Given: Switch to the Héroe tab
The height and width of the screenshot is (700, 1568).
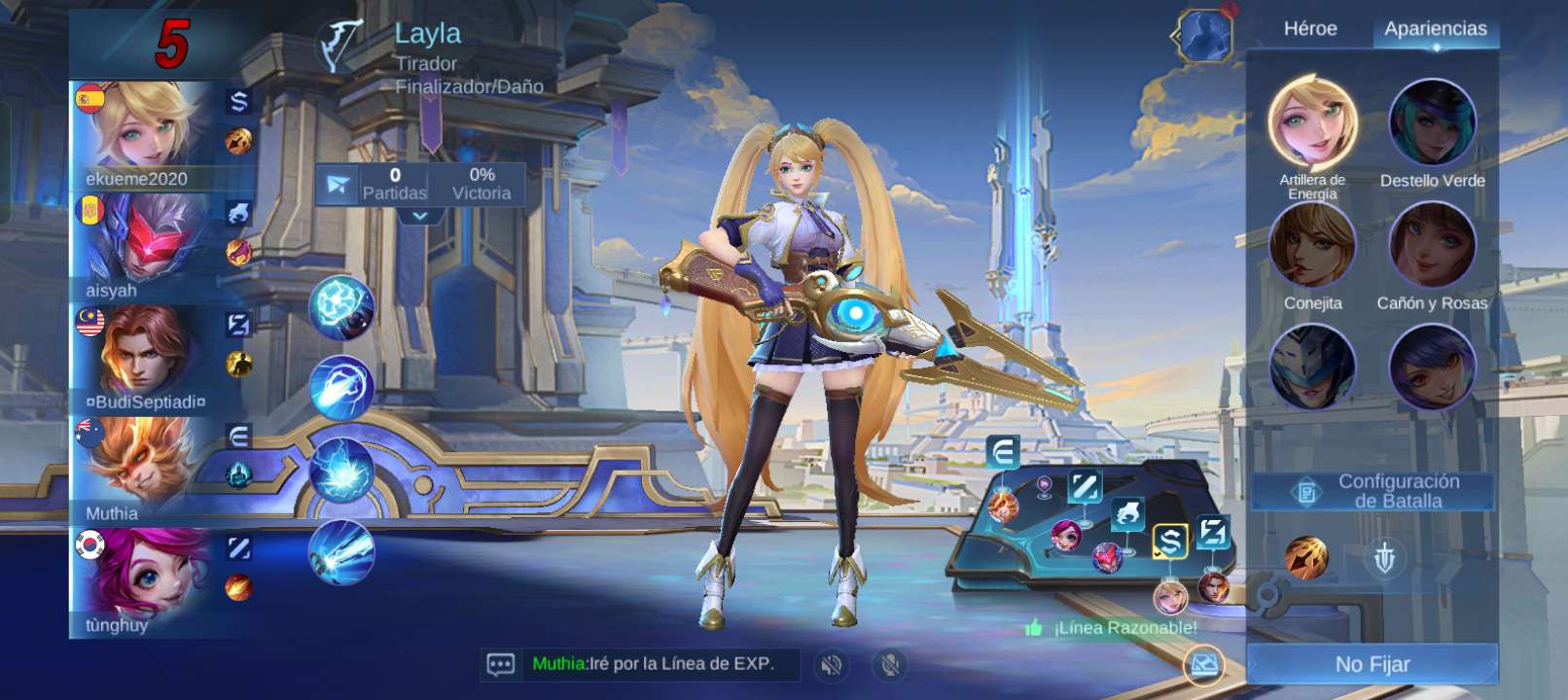Looking at the screenshot, I should (x=1309, y=29).
